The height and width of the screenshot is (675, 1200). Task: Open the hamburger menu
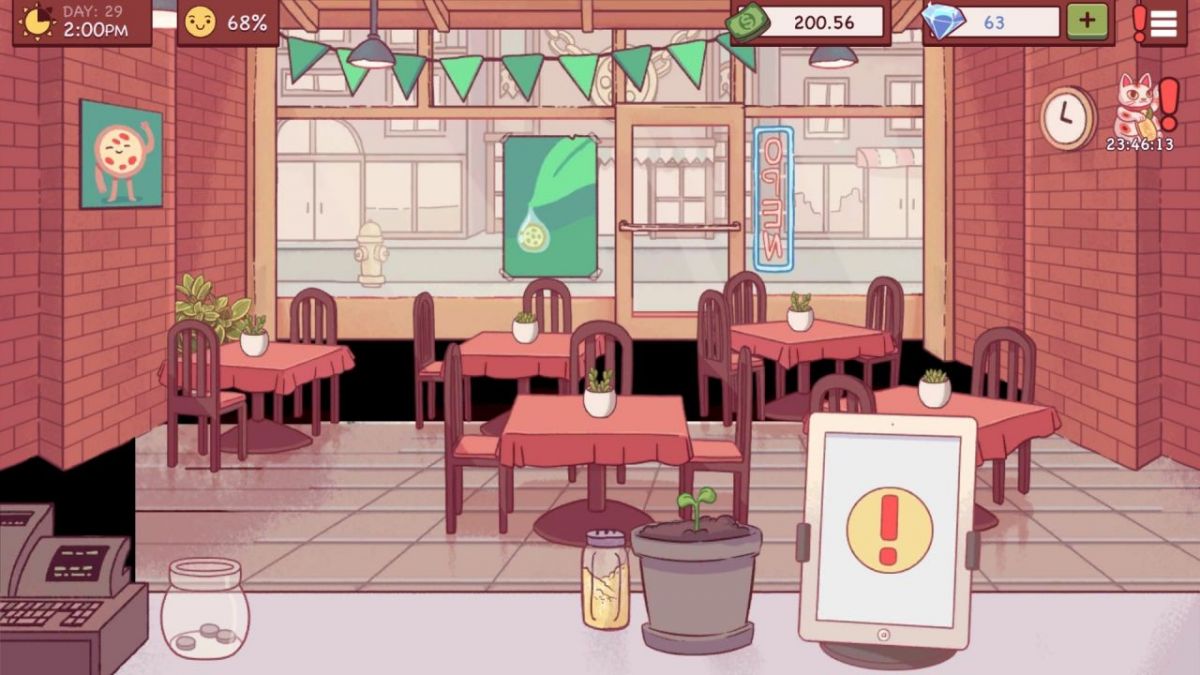(1164, 22)
